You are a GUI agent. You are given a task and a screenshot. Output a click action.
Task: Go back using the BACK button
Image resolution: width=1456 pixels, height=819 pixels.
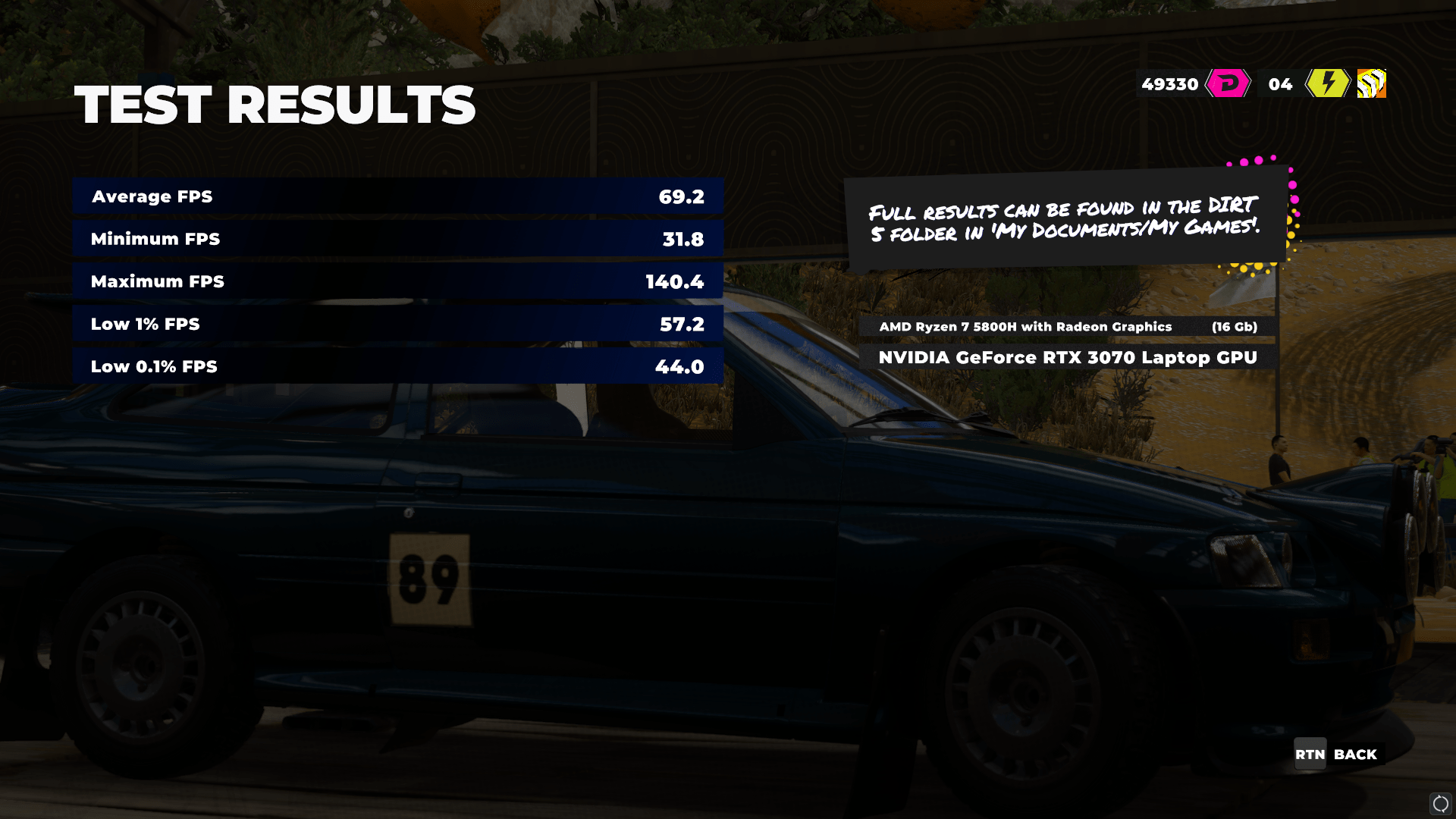[x=1338, y=755]
